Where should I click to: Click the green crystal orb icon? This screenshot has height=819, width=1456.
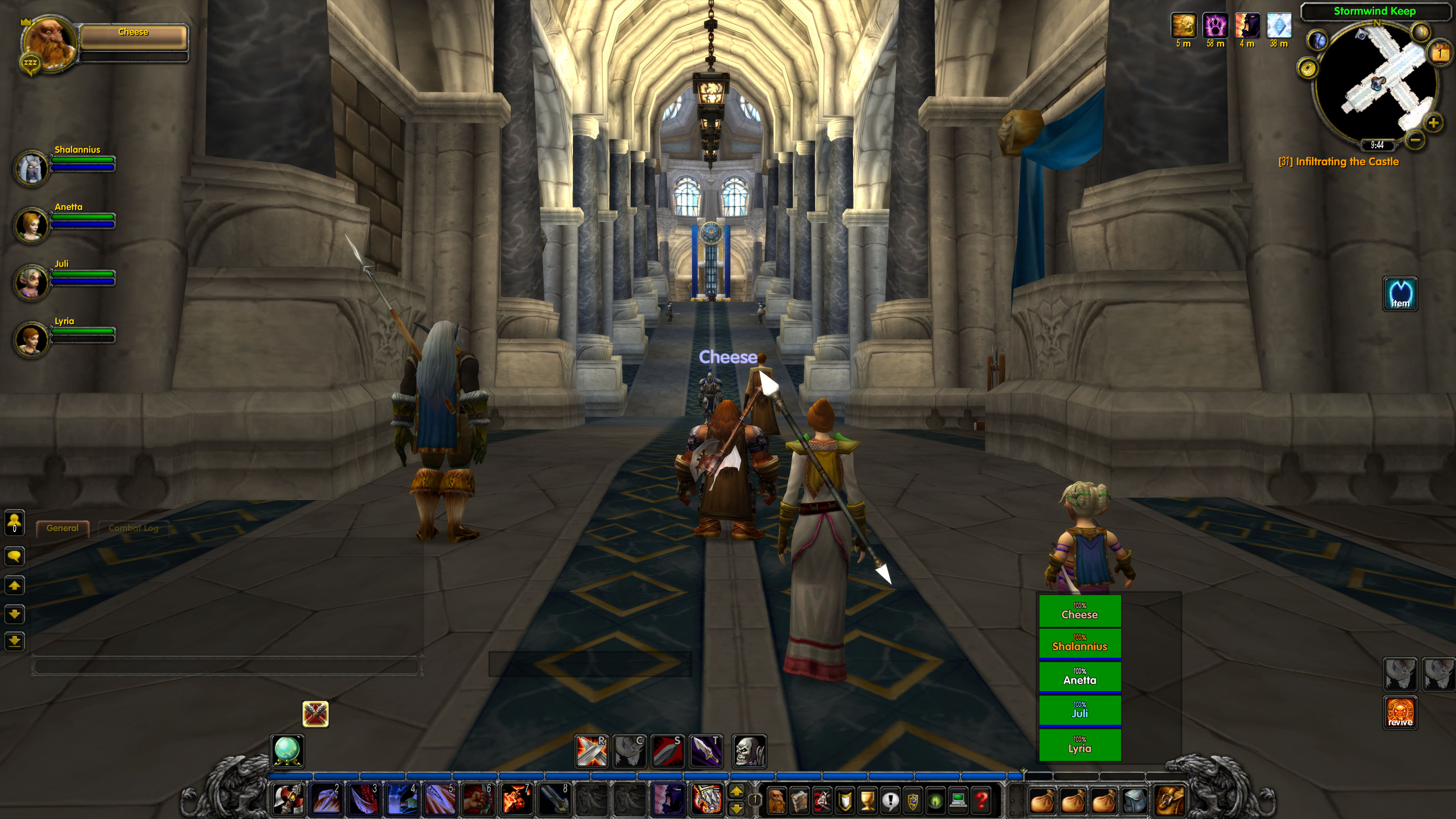click(x=288, y=751)
